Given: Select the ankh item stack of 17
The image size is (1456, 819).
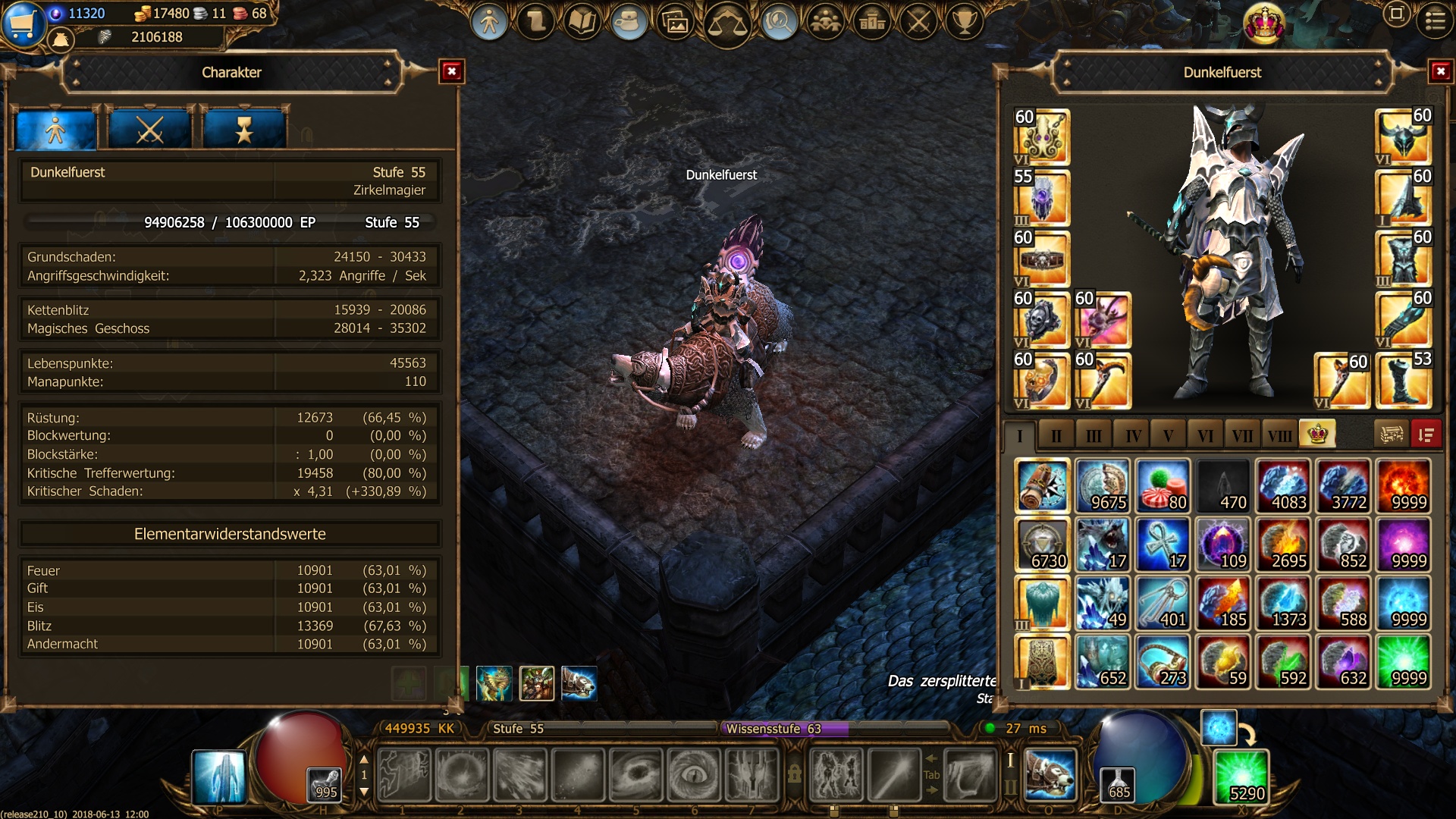Looking at the screenshot, I should pos(1163,544).
